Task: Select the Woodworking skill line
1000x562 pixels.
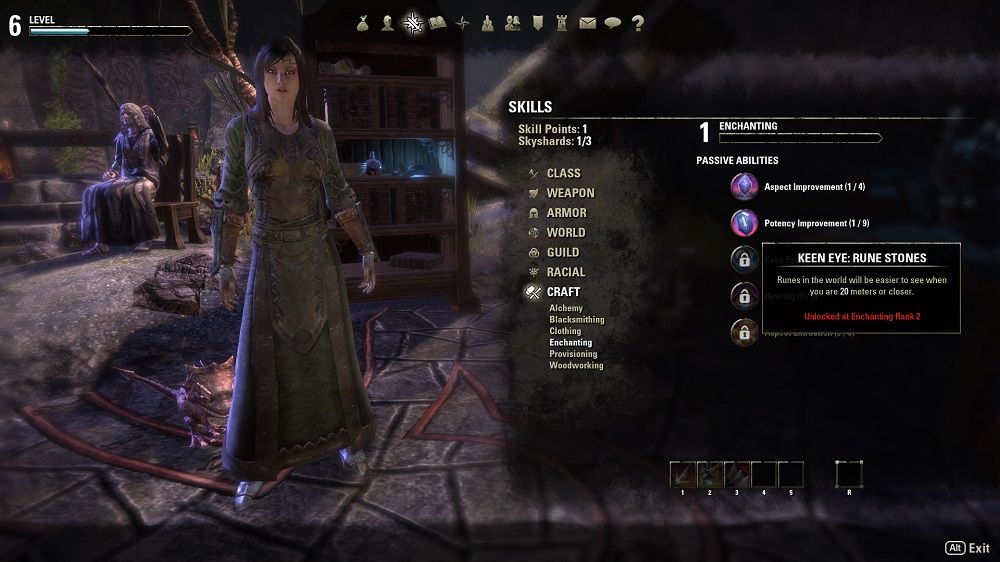Action: coord(576,366)
